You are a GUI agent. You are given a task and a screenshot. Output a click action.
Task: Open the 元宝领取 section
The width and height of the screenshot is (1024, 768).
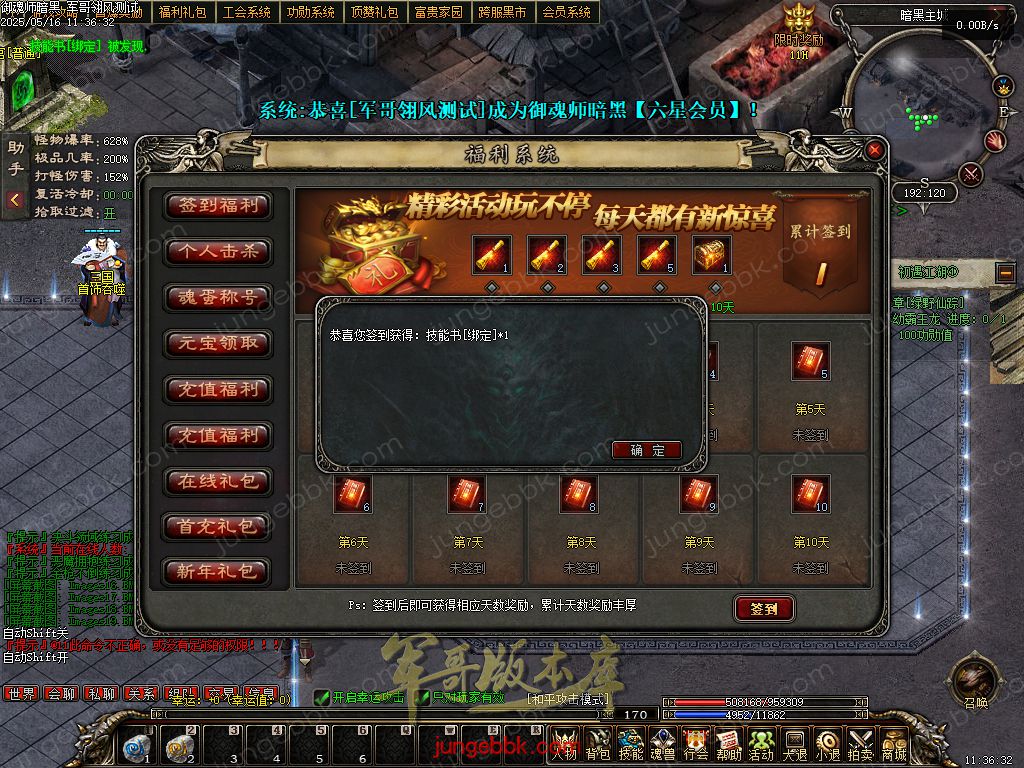click(218, 343)
